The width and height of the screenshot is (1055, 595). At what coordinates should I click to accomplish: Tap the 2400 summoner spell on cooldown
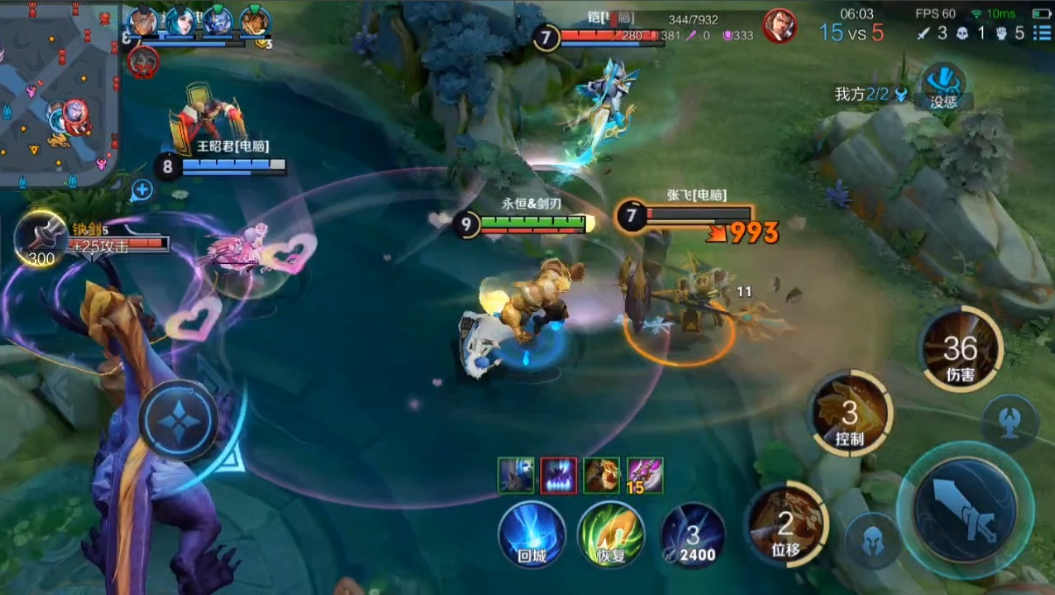[x=692, y=534]
